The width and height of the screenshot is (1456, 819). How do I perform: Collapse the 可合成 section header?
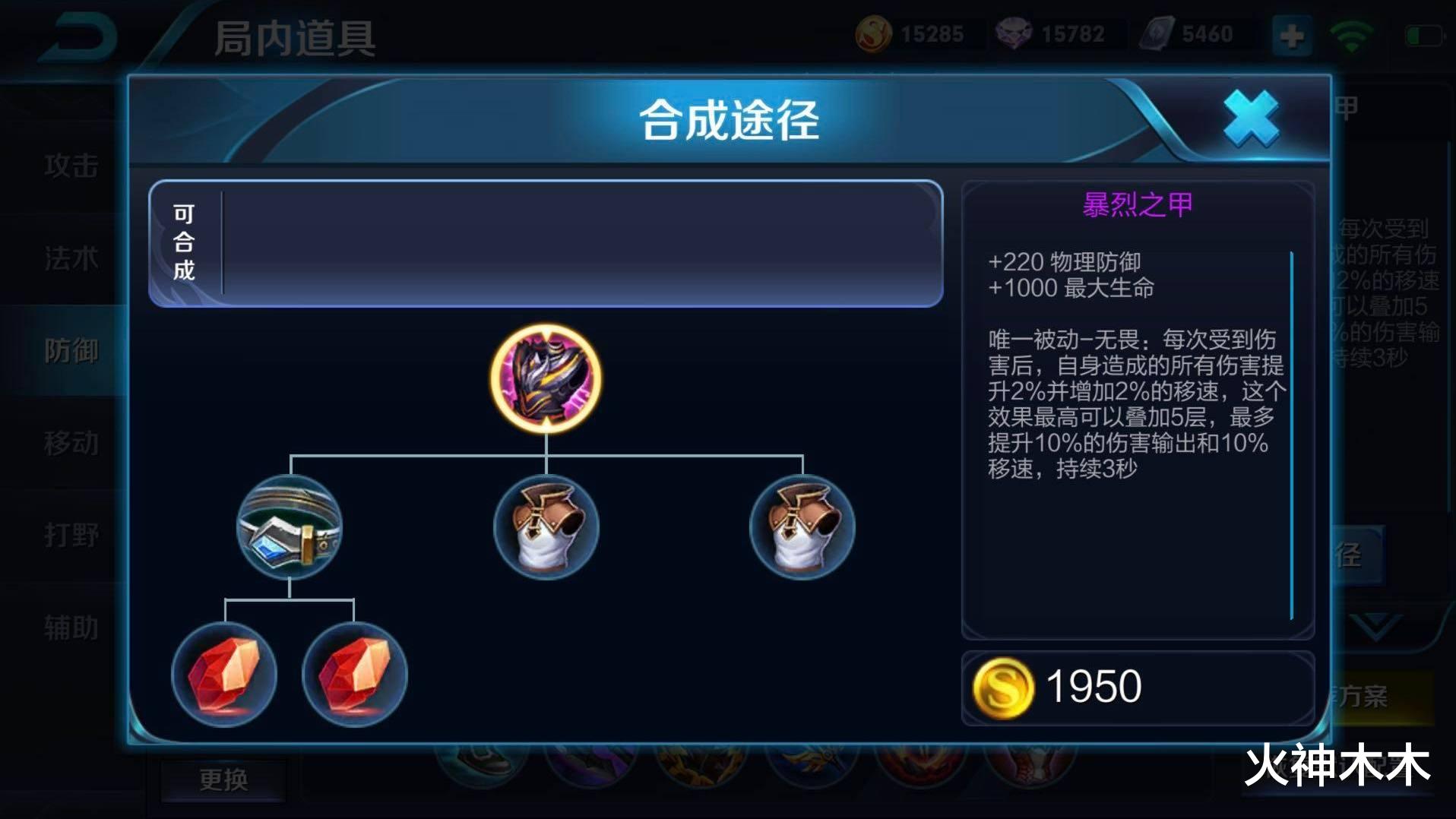click(185, 245)
